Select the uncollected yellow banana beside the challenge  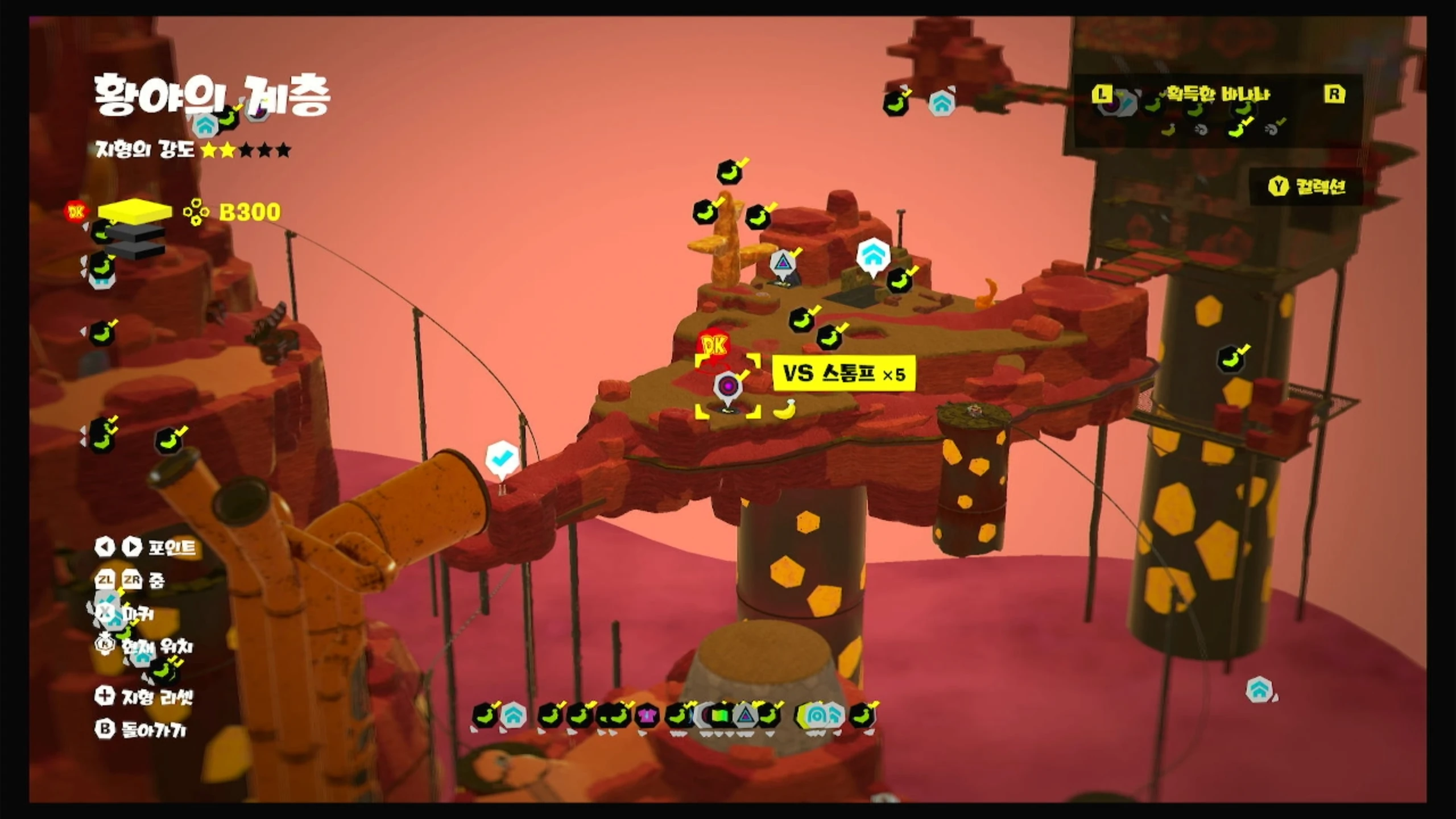785,409
